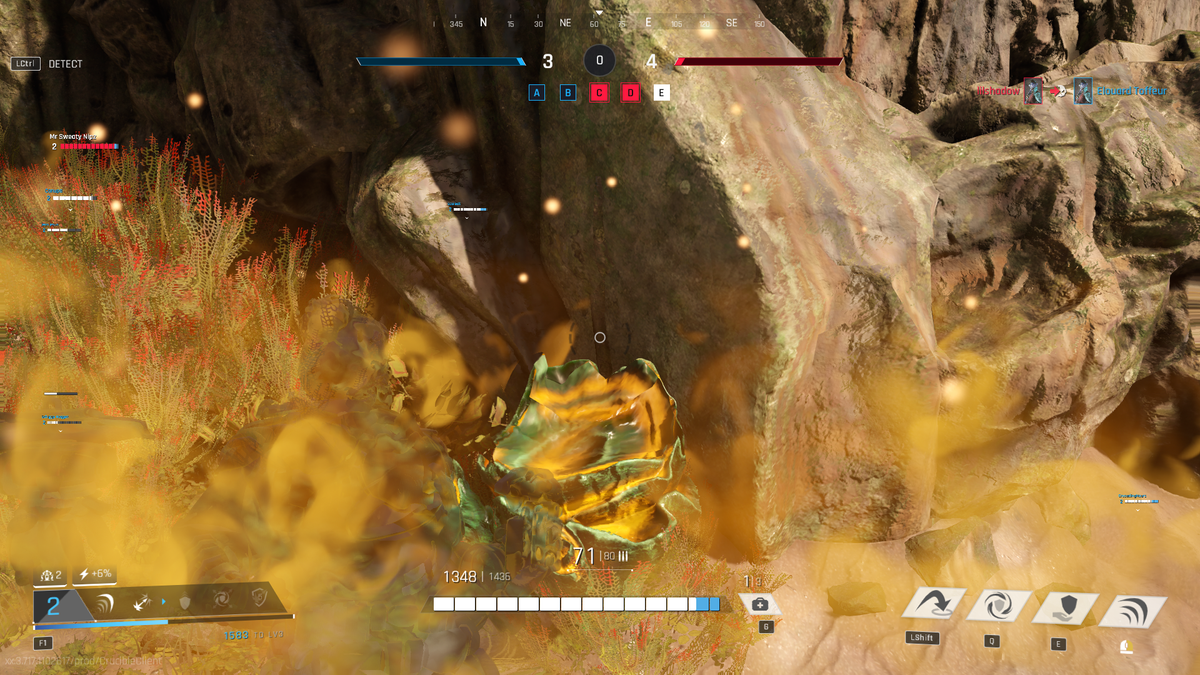Select red capture point C indicator
This screenshot has width=1200, height=675.
[x=599, y=93]
